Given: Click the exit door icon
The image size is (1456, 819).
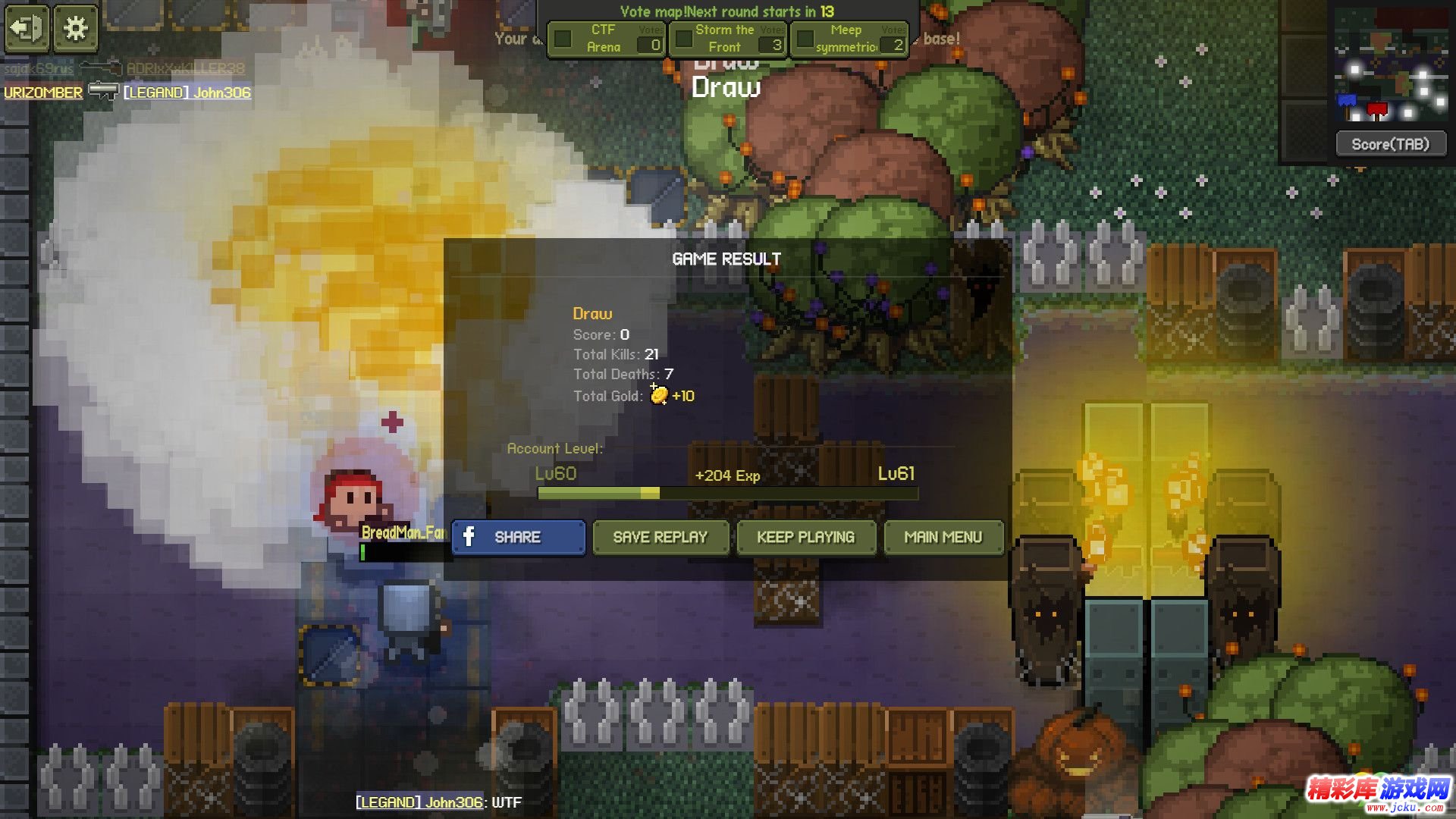Looking at the screenshot, I should pos(27,29).
